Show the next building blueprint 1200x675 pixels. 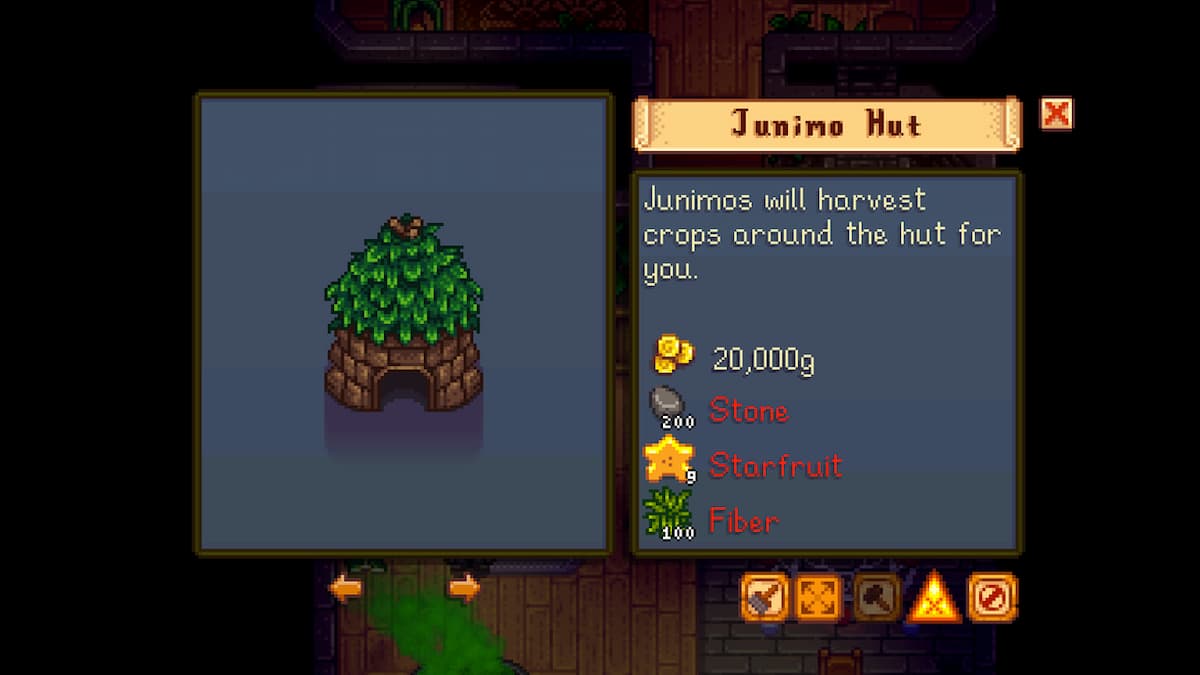tap(463, 589)
